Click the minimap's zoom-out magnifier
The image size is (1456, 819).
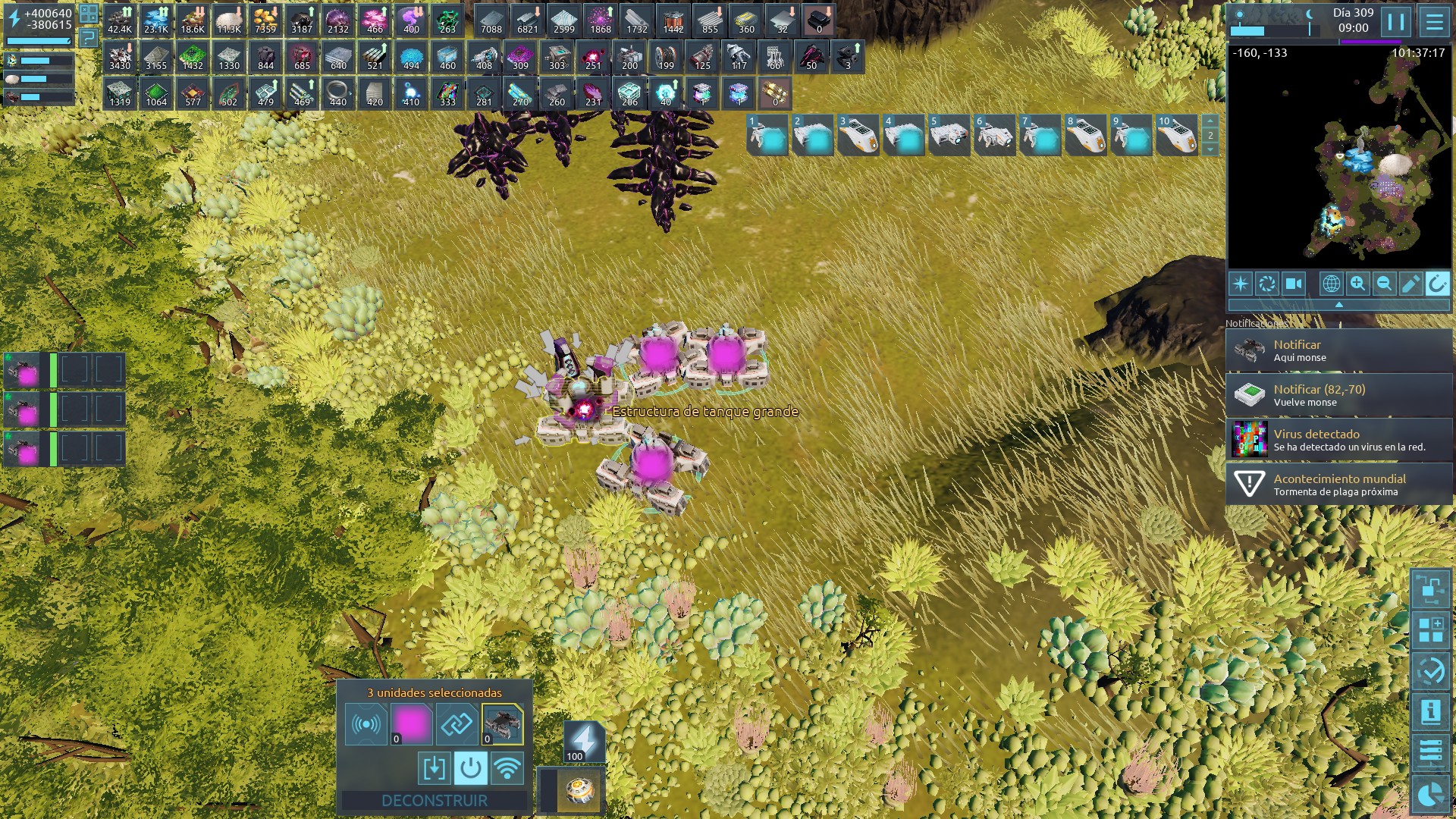[1384, 284]
